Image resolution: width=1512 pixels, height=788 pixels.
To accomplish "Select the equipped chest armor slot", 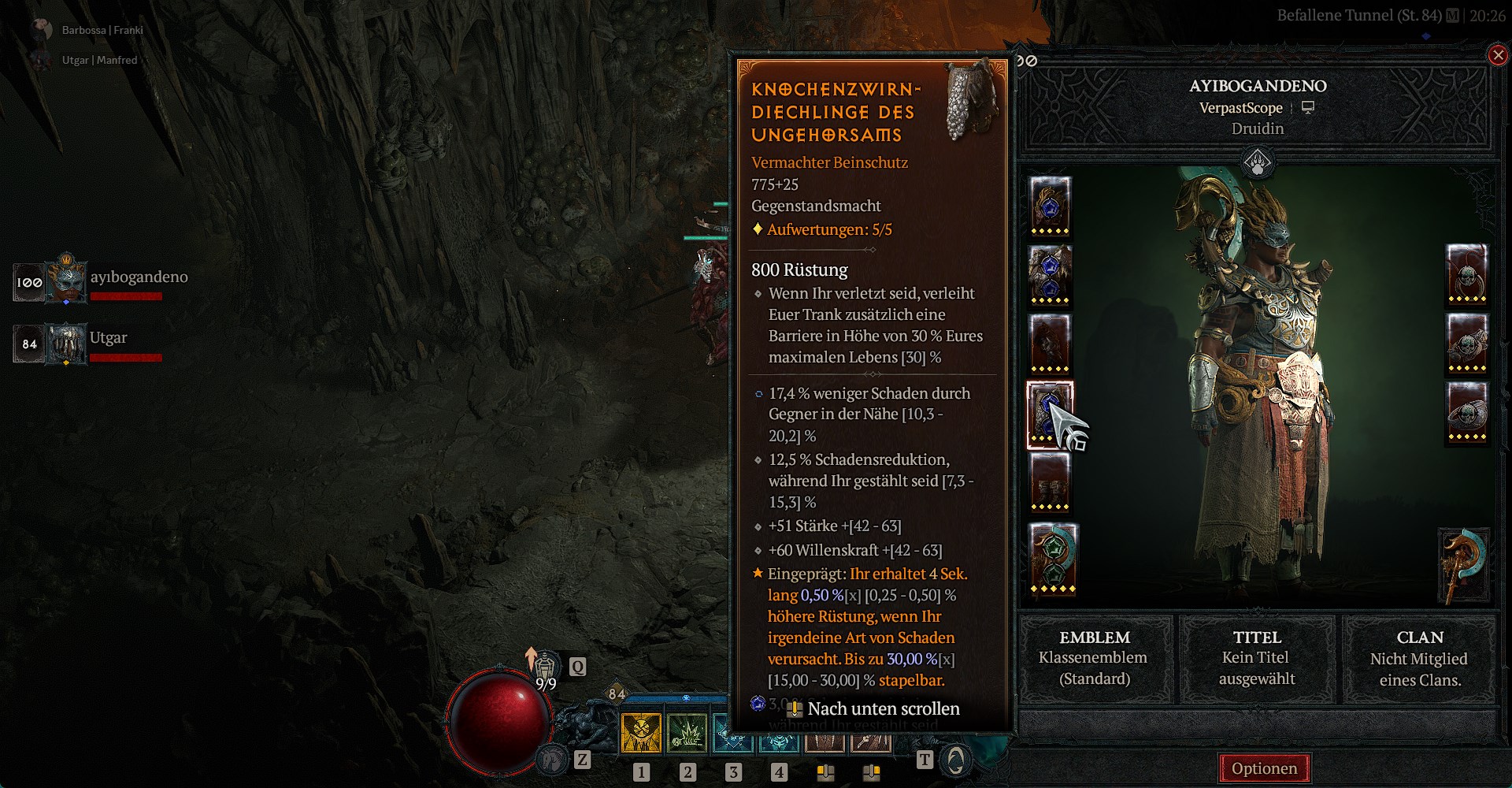I will [1051, 273].
